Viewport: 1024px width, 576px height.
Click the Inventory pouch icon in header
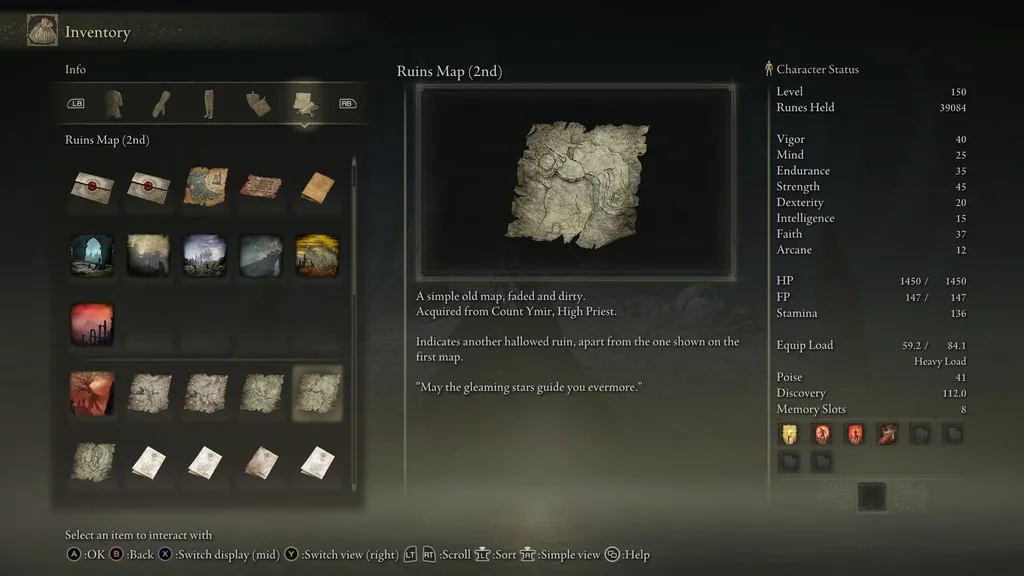point(42,31)
